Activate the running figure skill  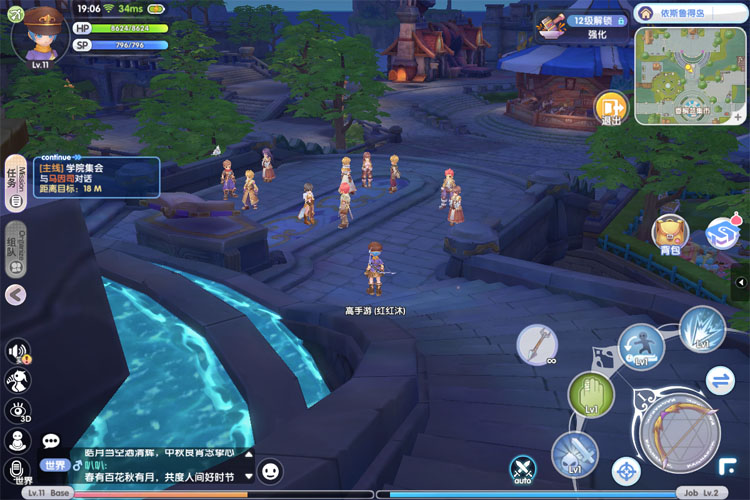pyautogui.click(x=641, y=348)
